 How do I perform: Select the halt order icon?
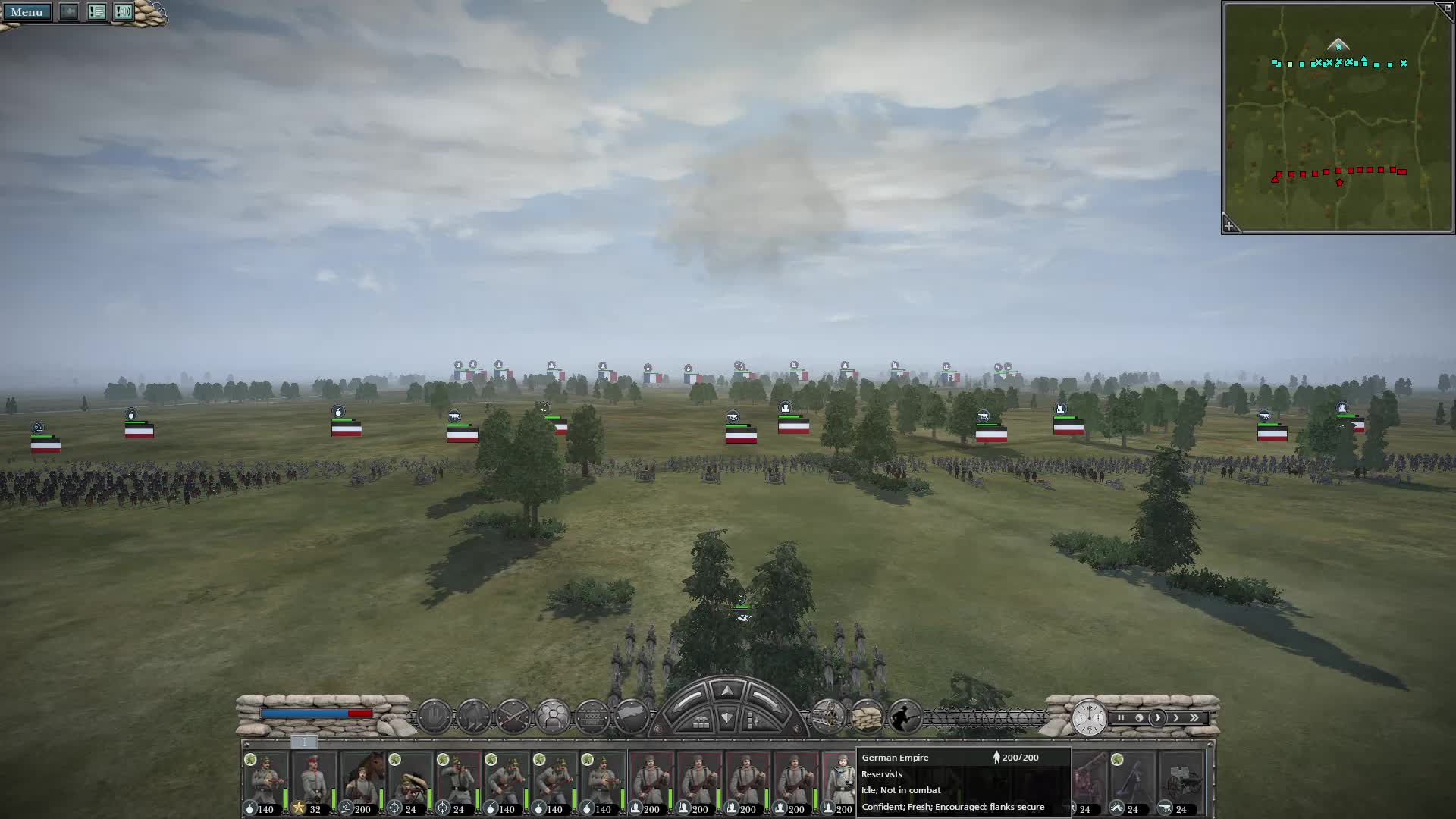point(434,715)
